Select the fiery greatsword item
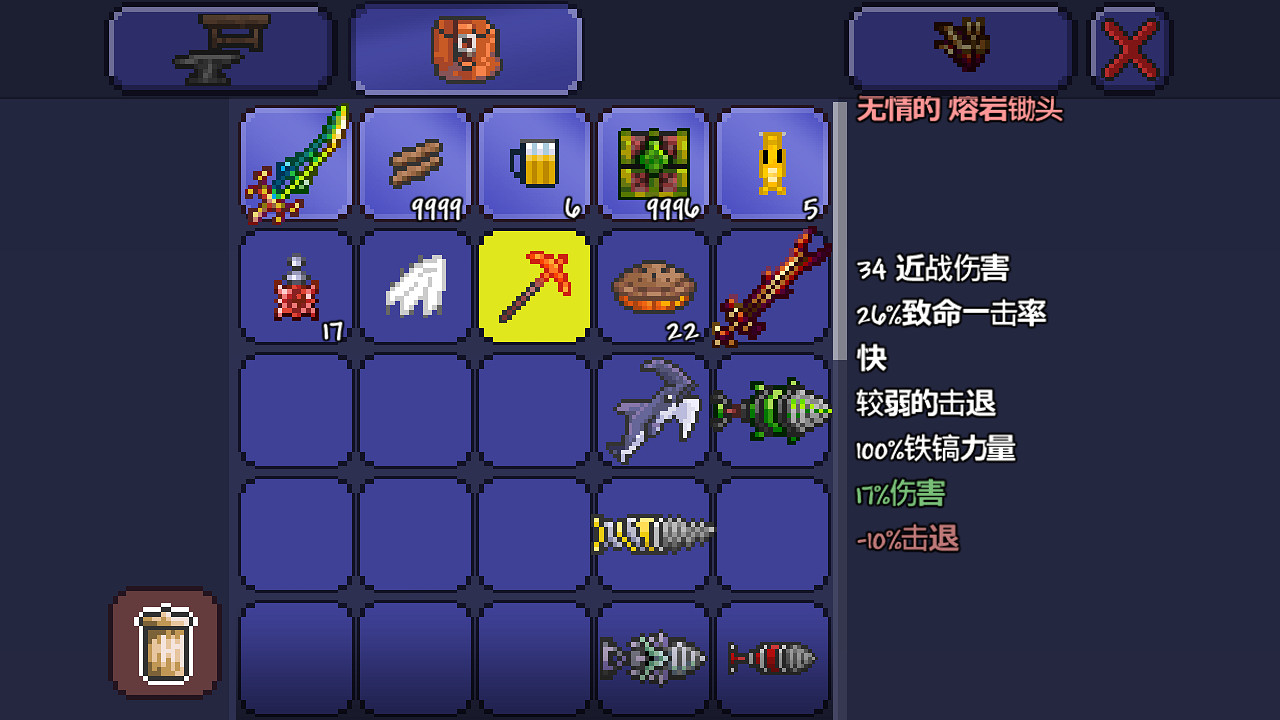Viewport: 1280px width, 720px height. pos(771,287)
